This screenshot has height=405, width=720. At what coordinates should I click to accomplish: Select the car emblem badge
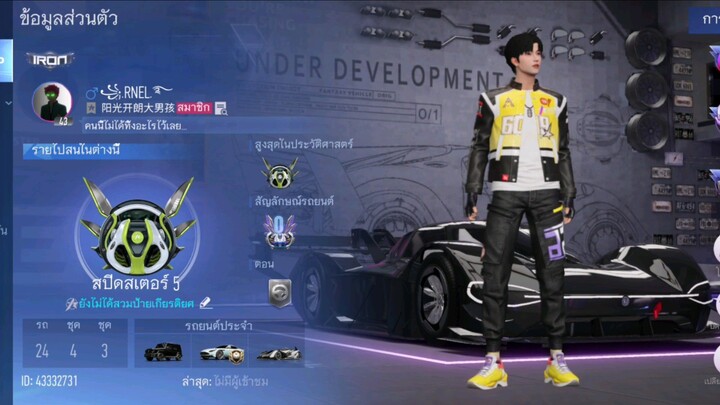coord(279,230)
